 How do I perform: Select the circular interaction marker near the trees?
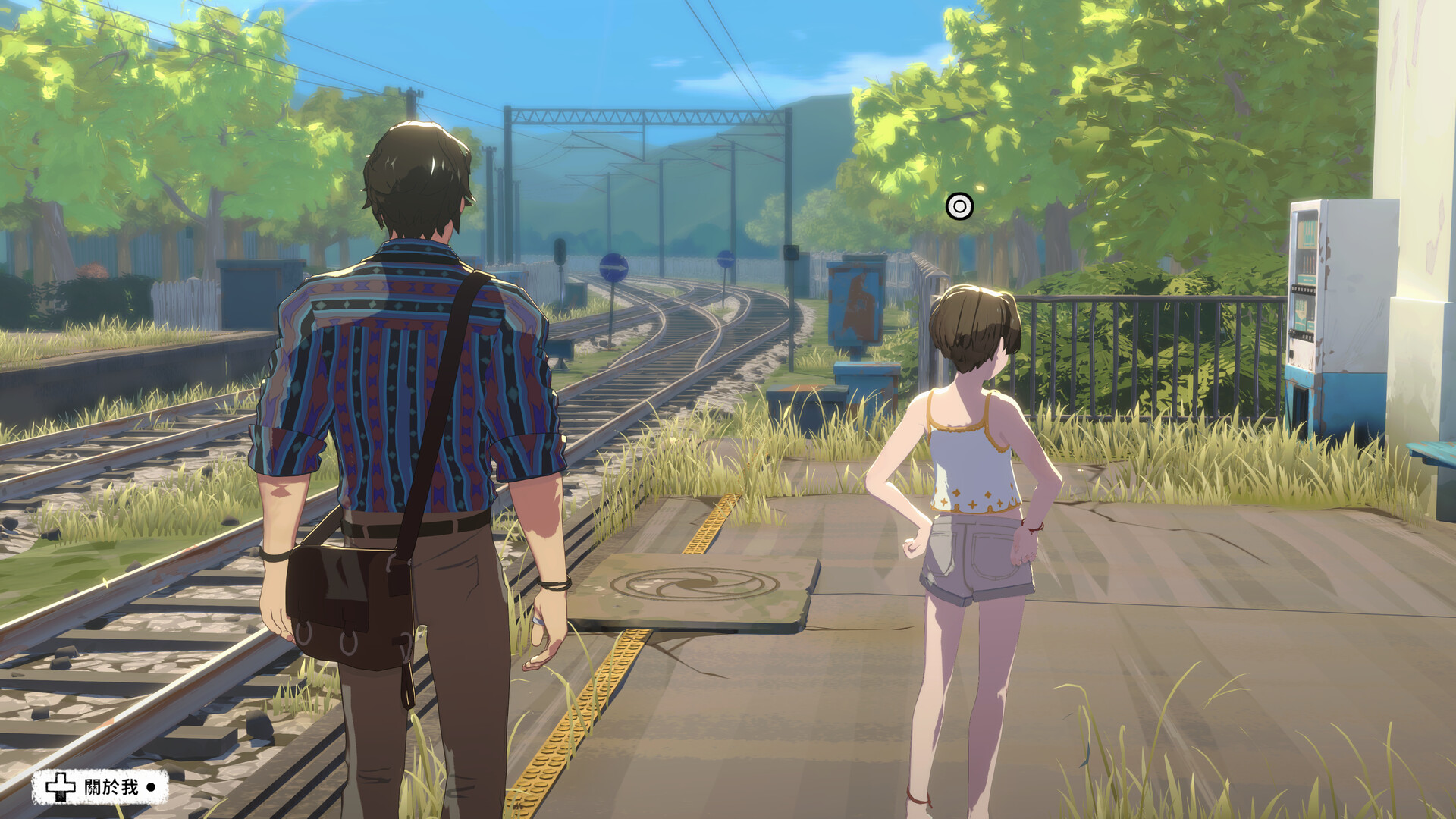pyautogui.click(x=959, y=206)
